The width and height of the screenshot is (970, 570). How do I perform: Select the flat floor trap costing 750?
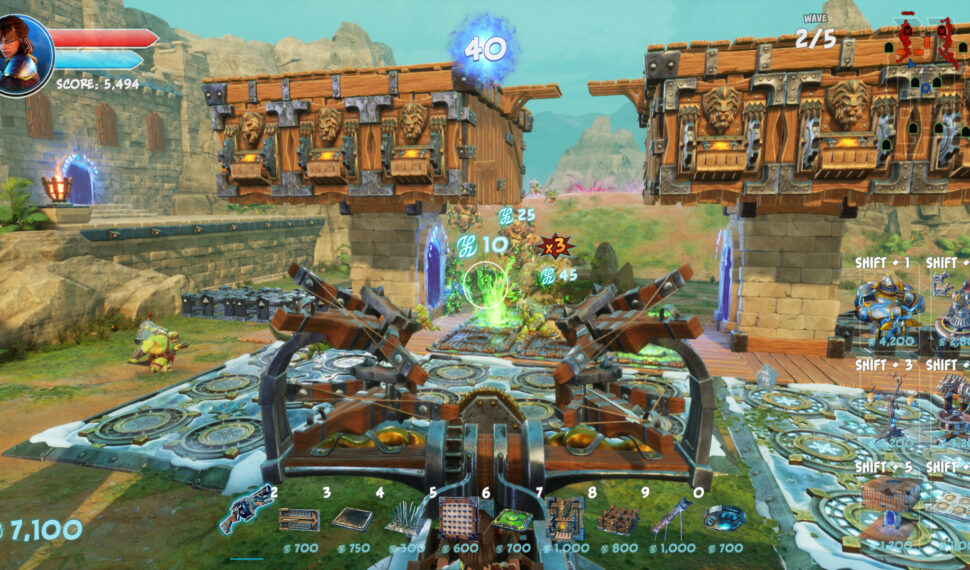352,518
